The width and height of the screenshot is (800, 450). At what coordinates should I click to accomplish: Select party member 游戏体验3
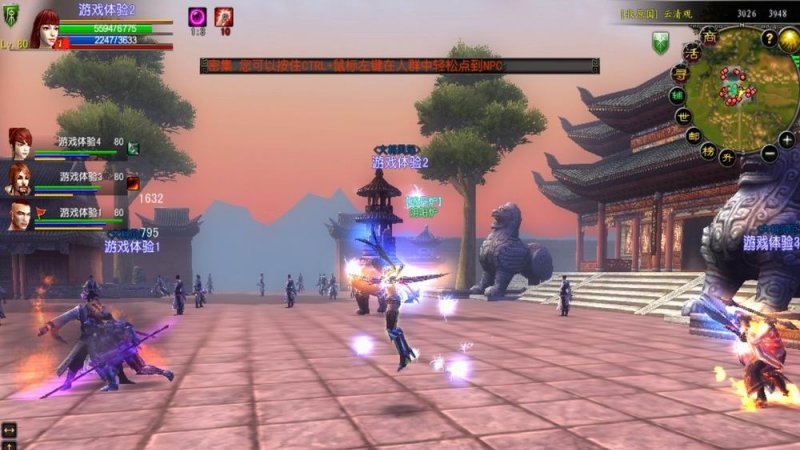20,179
